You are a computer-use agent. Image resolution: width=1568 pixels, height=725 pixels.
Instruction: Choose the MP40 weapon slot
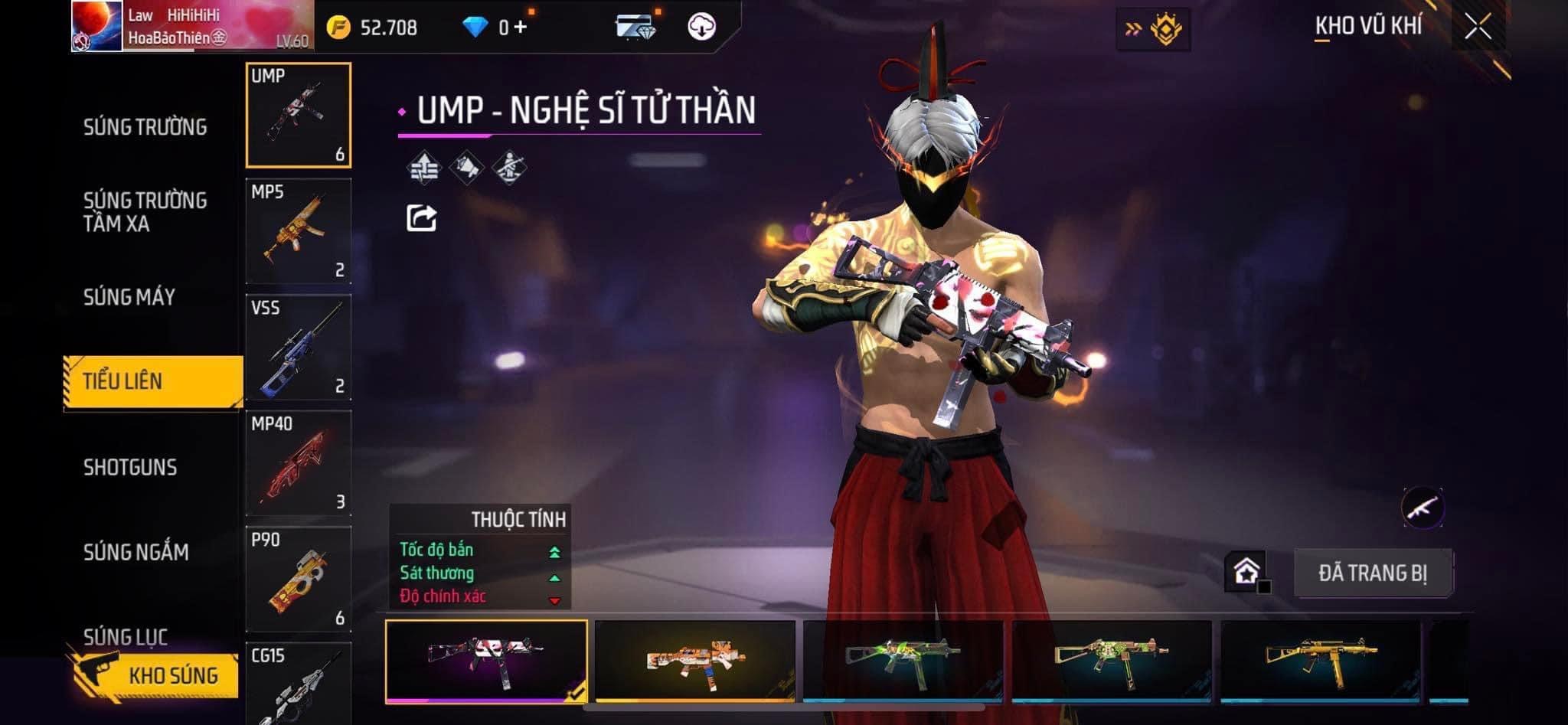coord(299,463)
